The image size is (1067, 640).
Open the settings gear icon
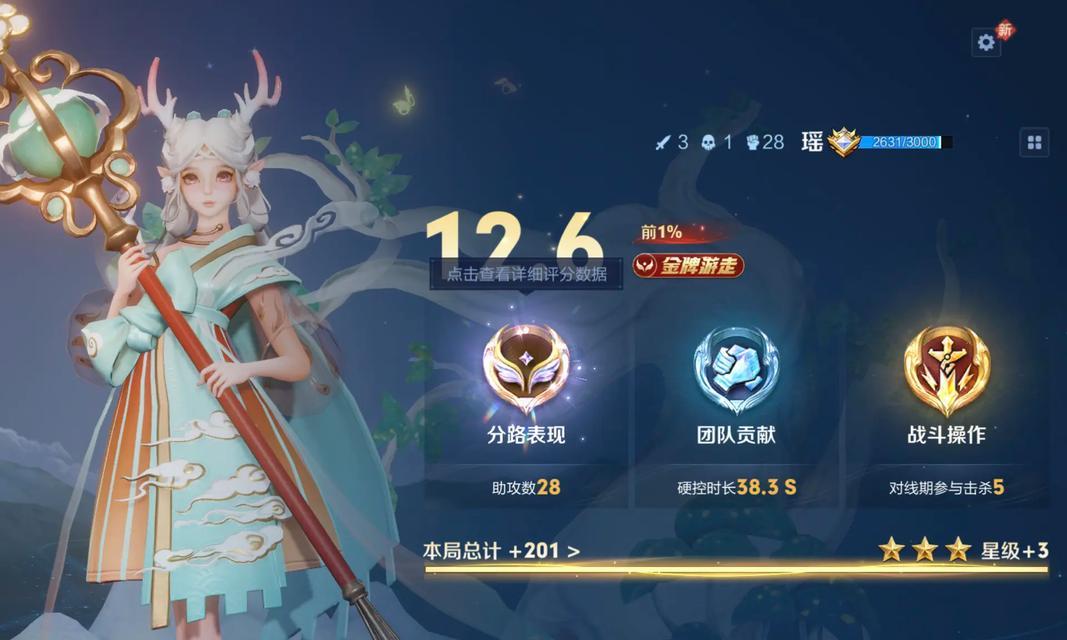click(986, 42)
